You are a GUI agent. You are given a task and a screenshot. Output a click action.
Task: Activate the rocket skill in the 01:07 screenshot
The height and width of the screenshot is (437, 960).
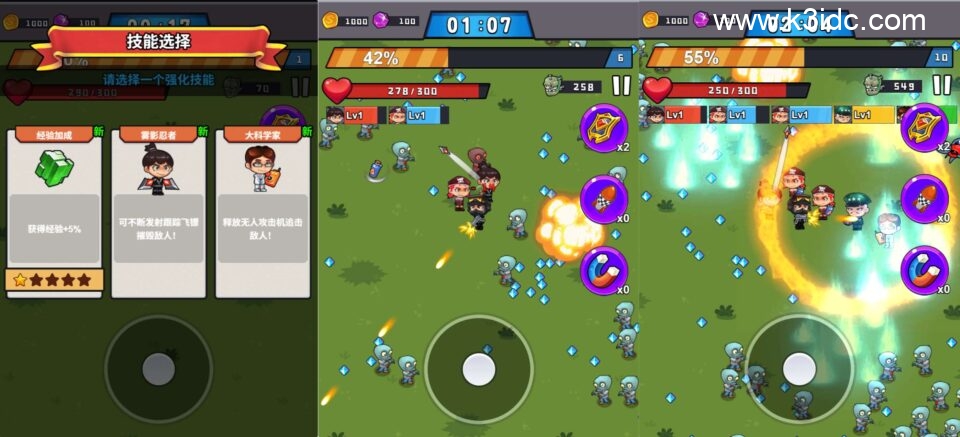604,199
